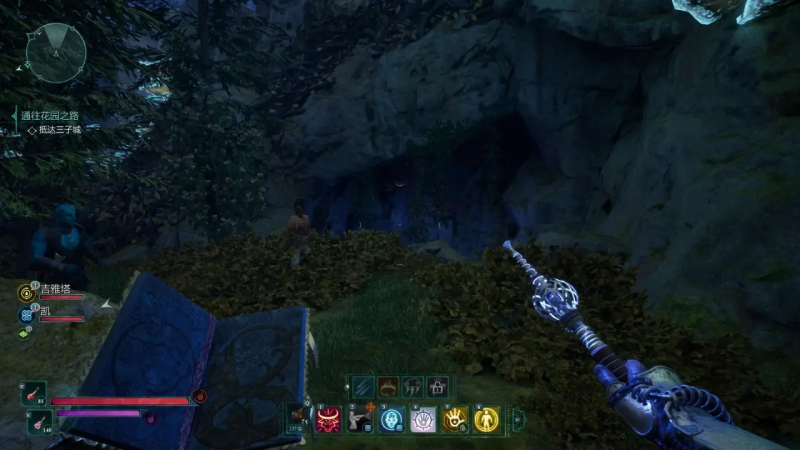Image resolution: width=800 pixels, height=450 pixels.
Task: Activate the gunshot ability in slot 2
Action: point(360,421)
